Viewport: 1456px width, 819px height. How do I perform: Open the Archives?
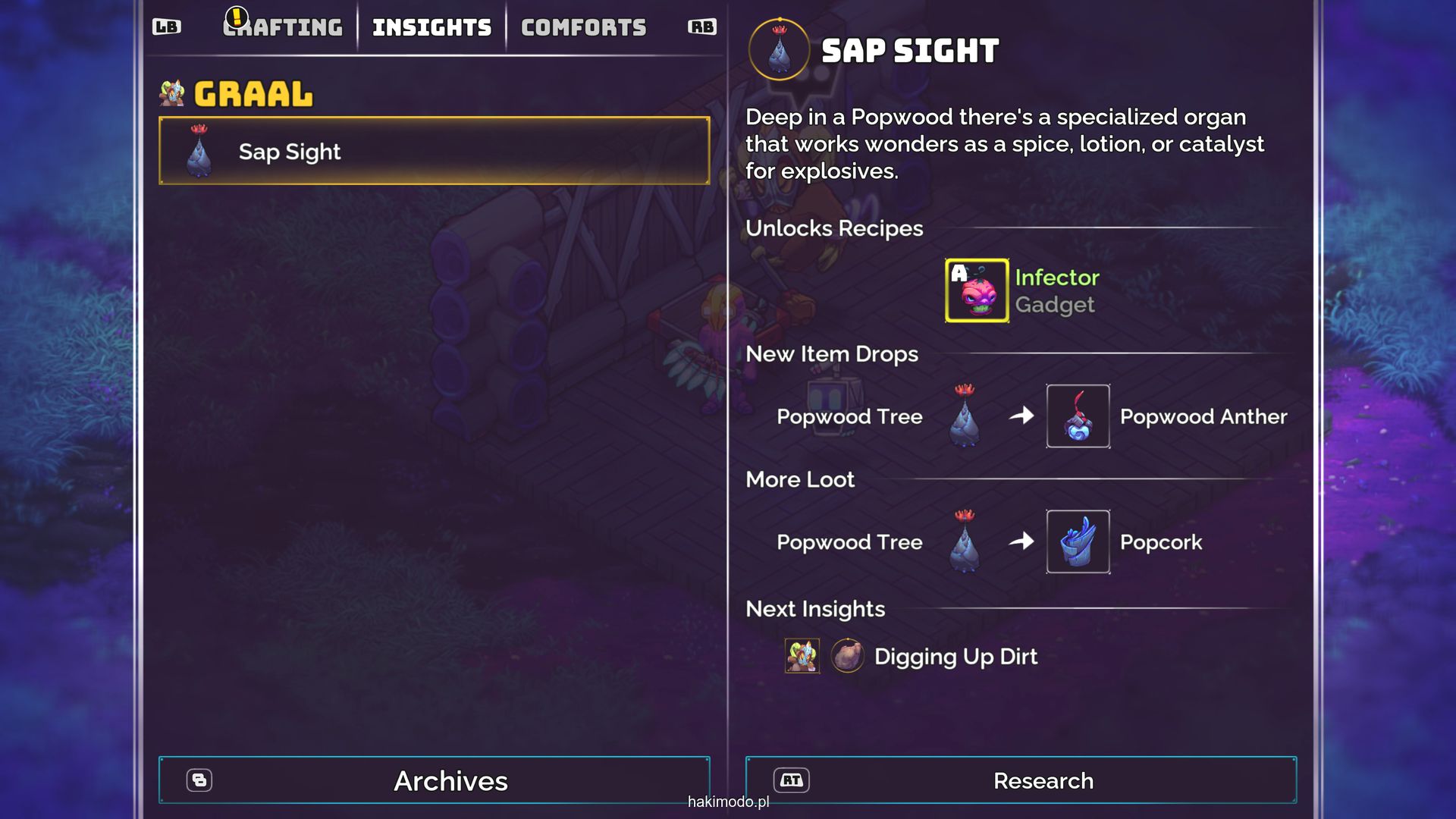(434, 780)
